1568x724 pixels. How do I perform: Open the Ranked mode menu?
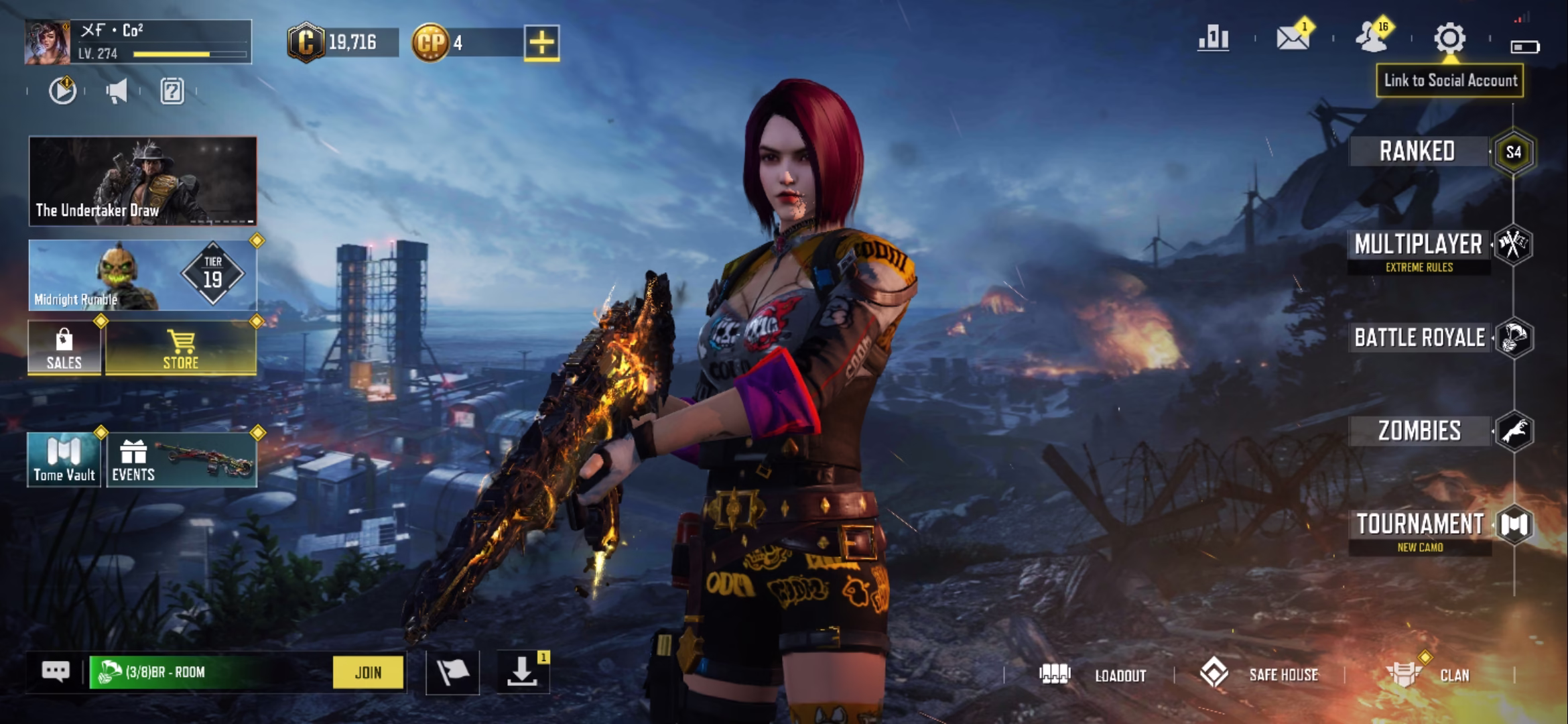click(1417, 152)
